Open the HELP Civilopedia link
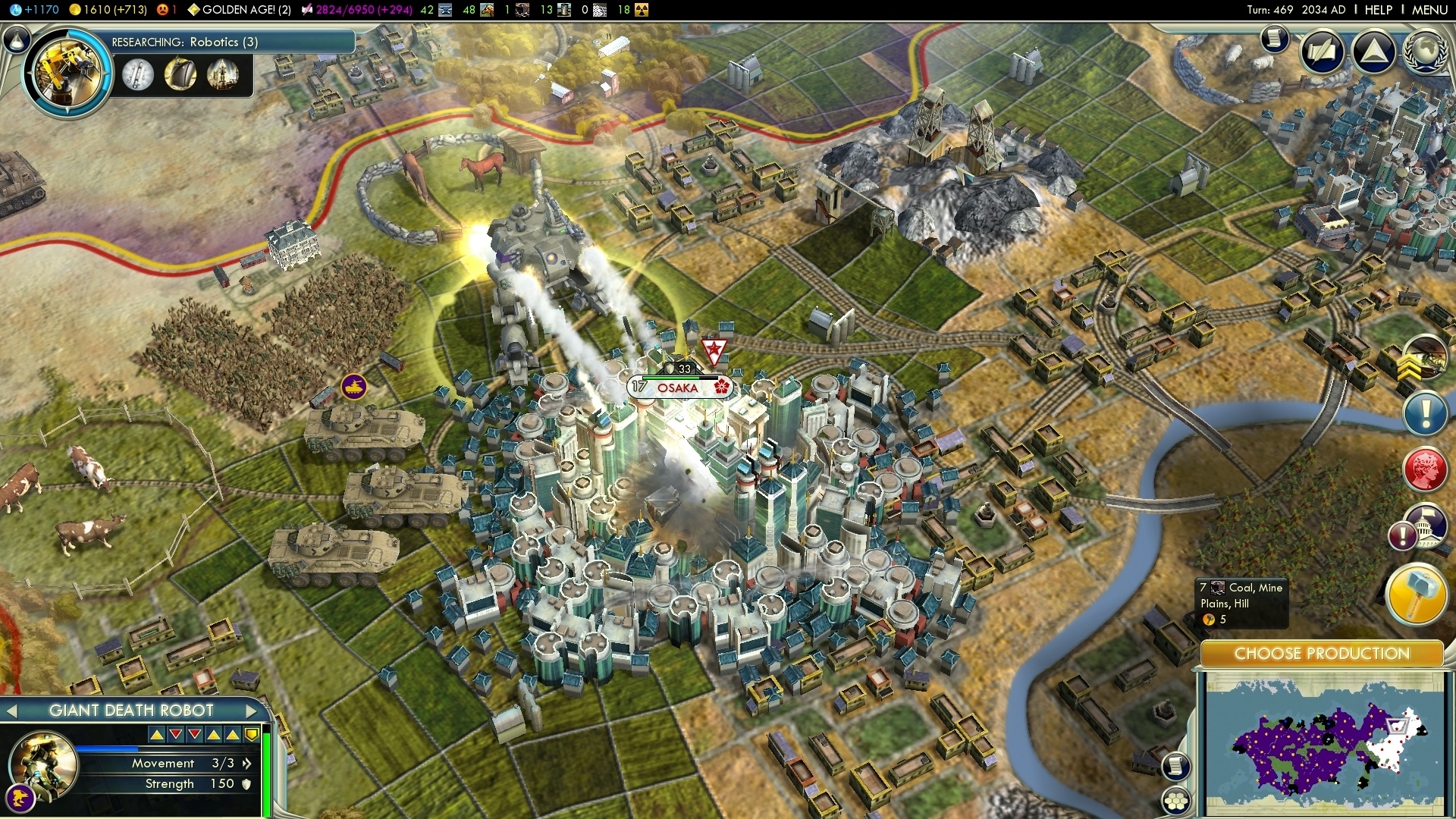 coord(1378,10)
